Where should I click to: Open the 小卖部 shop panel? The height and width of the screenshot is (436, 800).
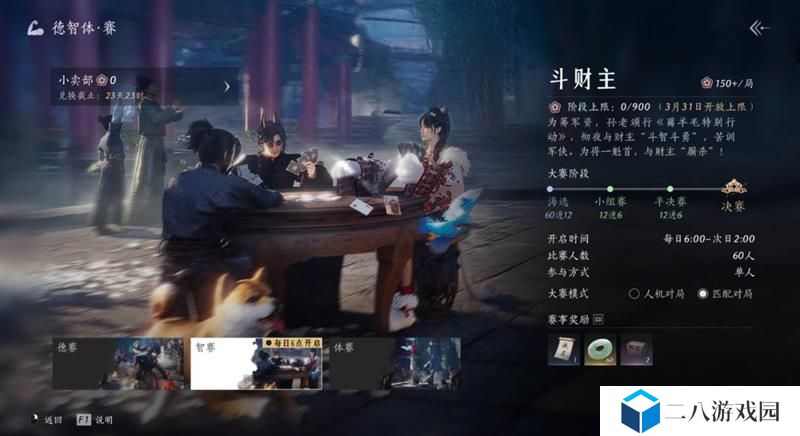click(146, 87)
